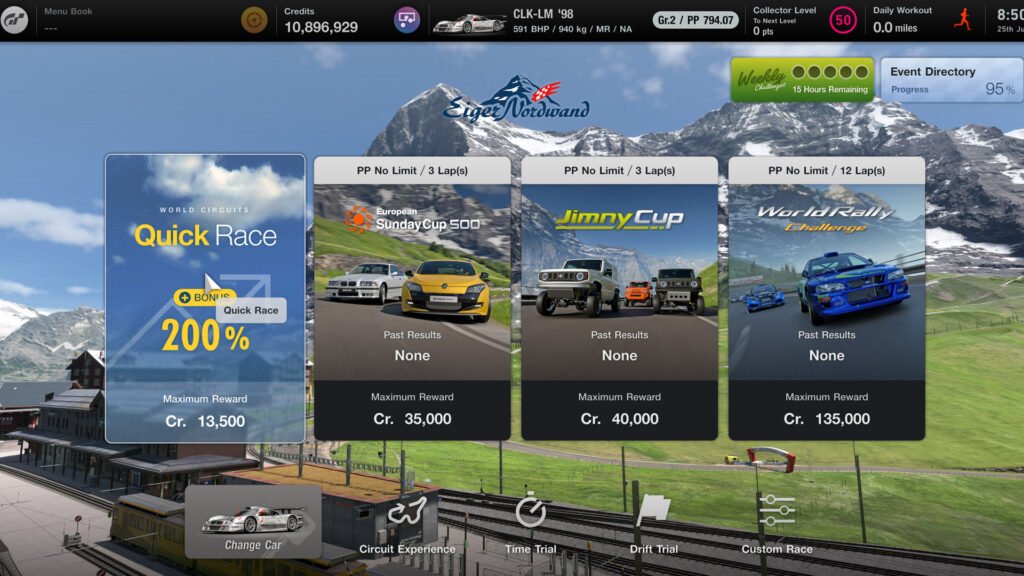View the CLK-LM '98 car details

(530, 20)
